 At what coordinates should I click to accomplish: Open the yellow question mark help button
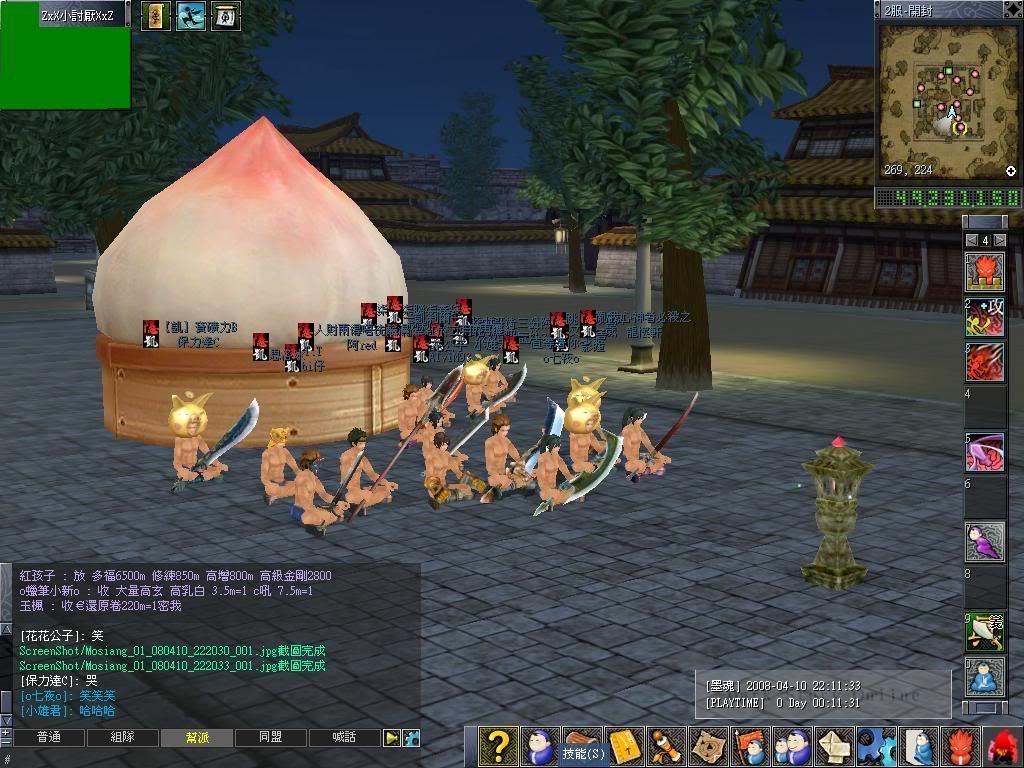(x=497, y=746)
